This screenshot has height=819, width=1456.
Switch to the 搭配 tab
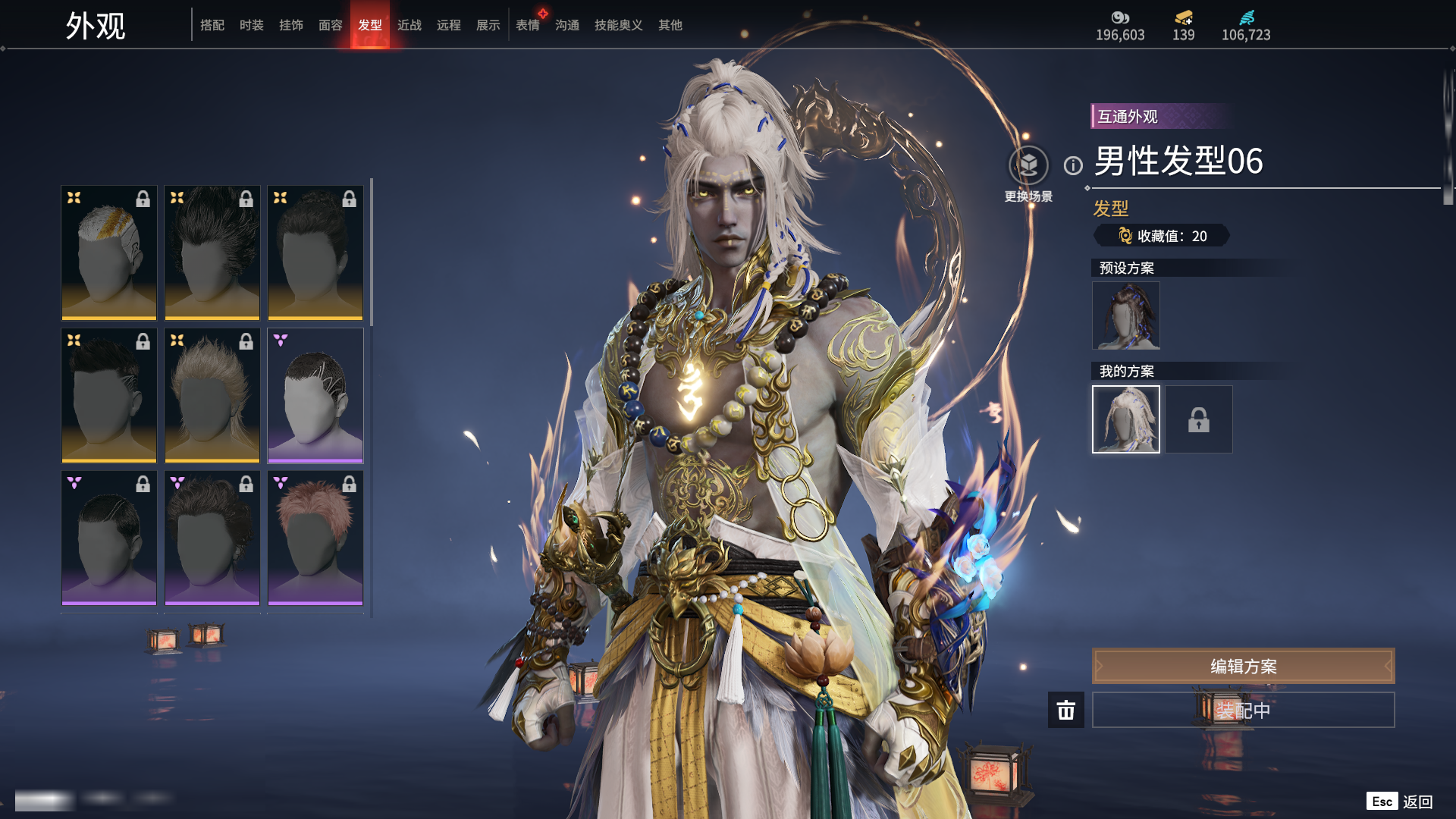(212, 25)
